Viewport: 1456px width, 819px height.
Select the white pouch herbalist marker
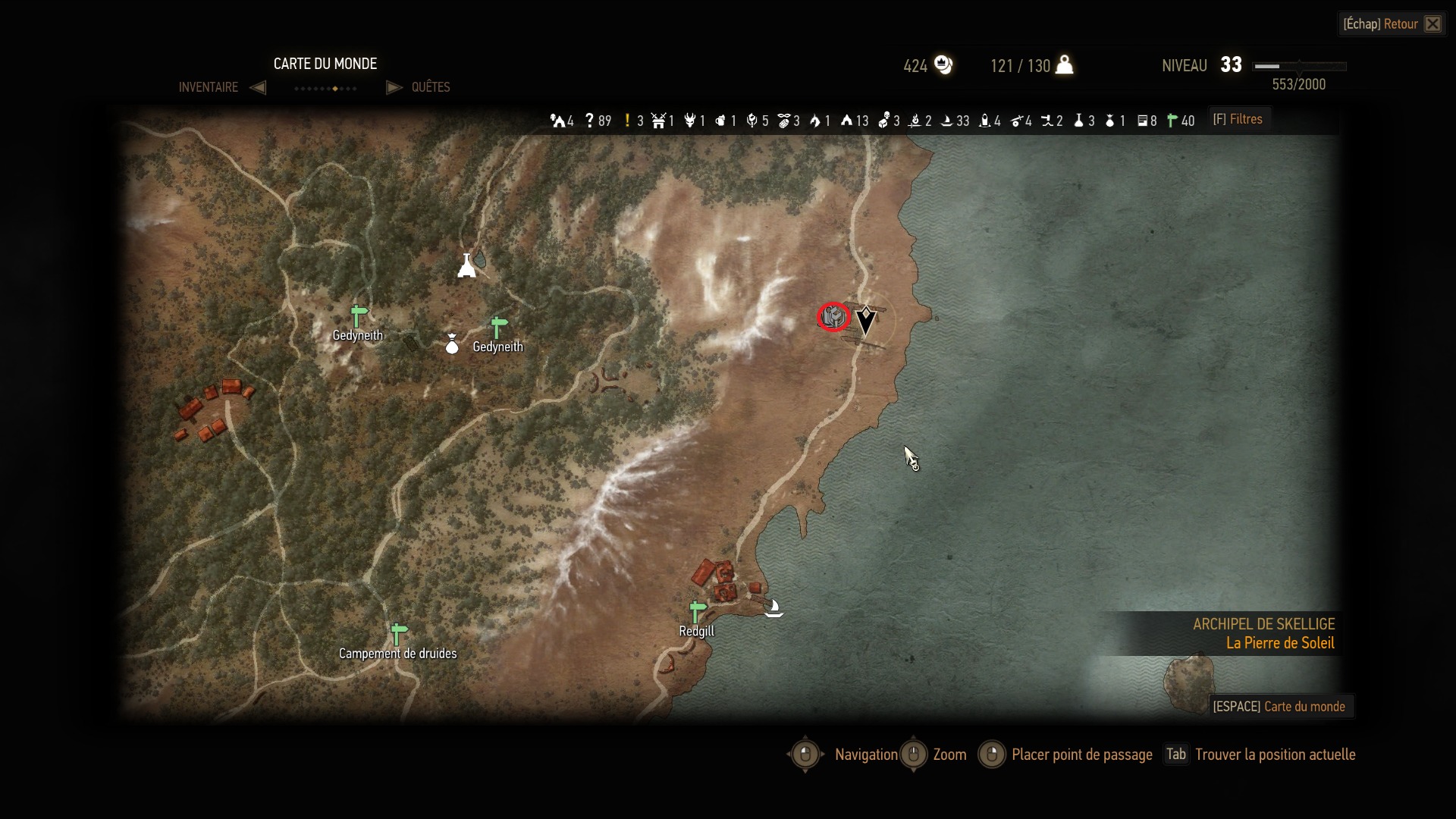click(452, 344)
